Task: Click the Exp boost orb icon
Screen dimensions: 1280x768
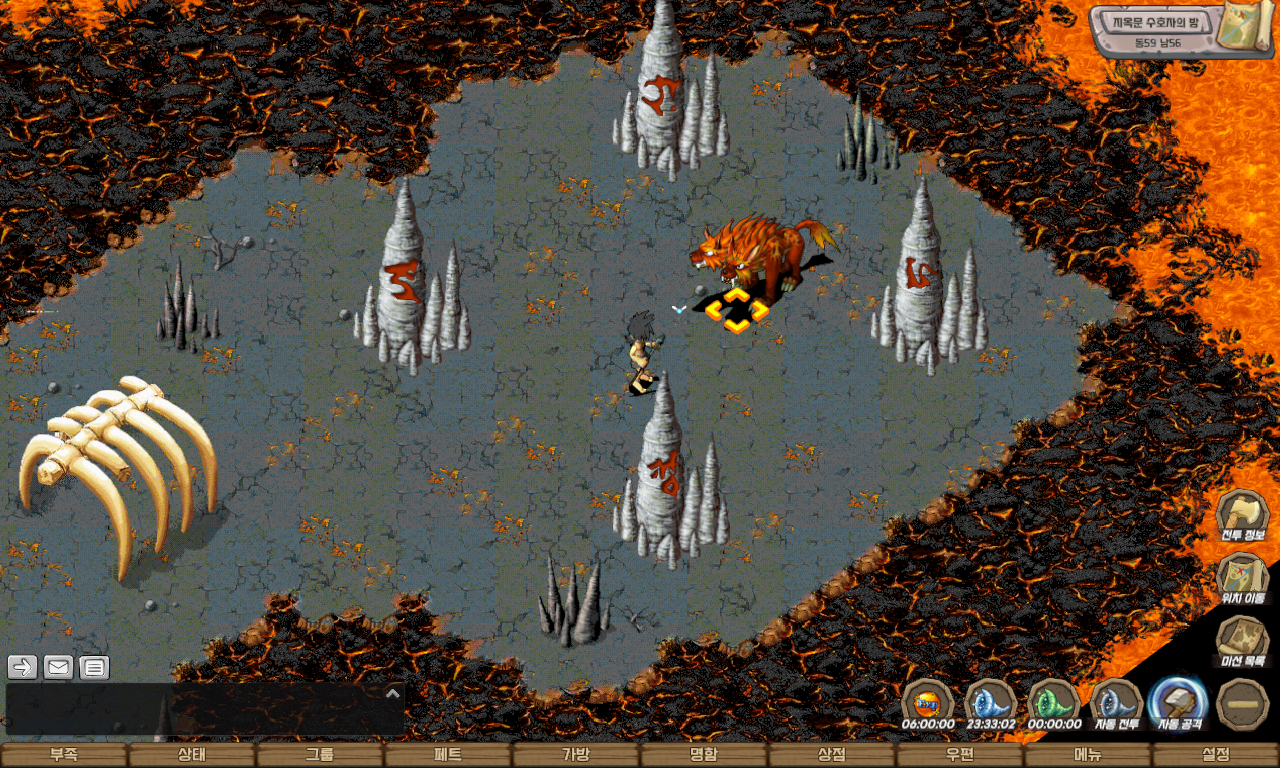Action: tap(928, 702)
